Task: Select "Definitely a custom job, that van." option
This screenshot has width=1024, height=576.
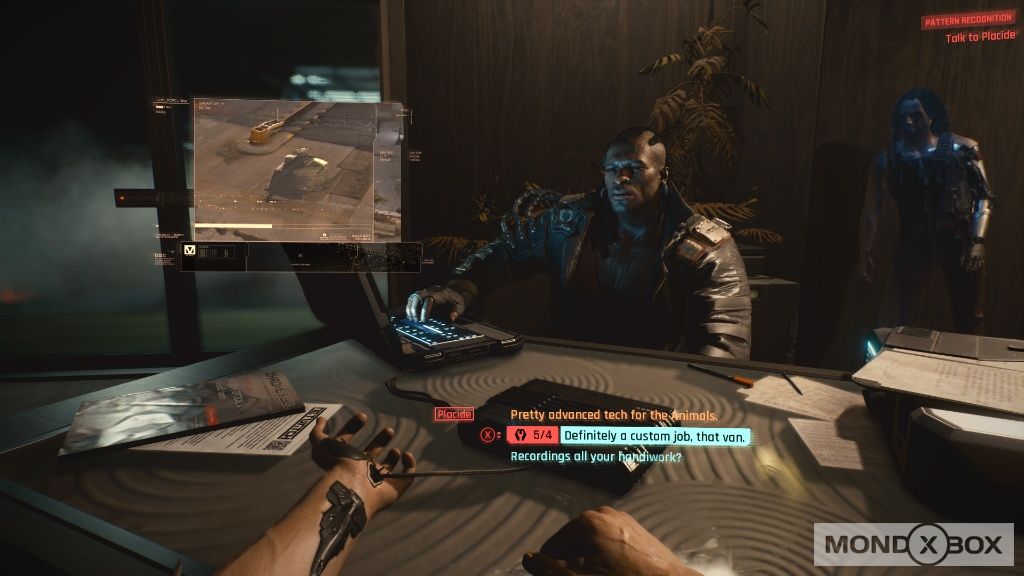Action: [x=654, y=435]
